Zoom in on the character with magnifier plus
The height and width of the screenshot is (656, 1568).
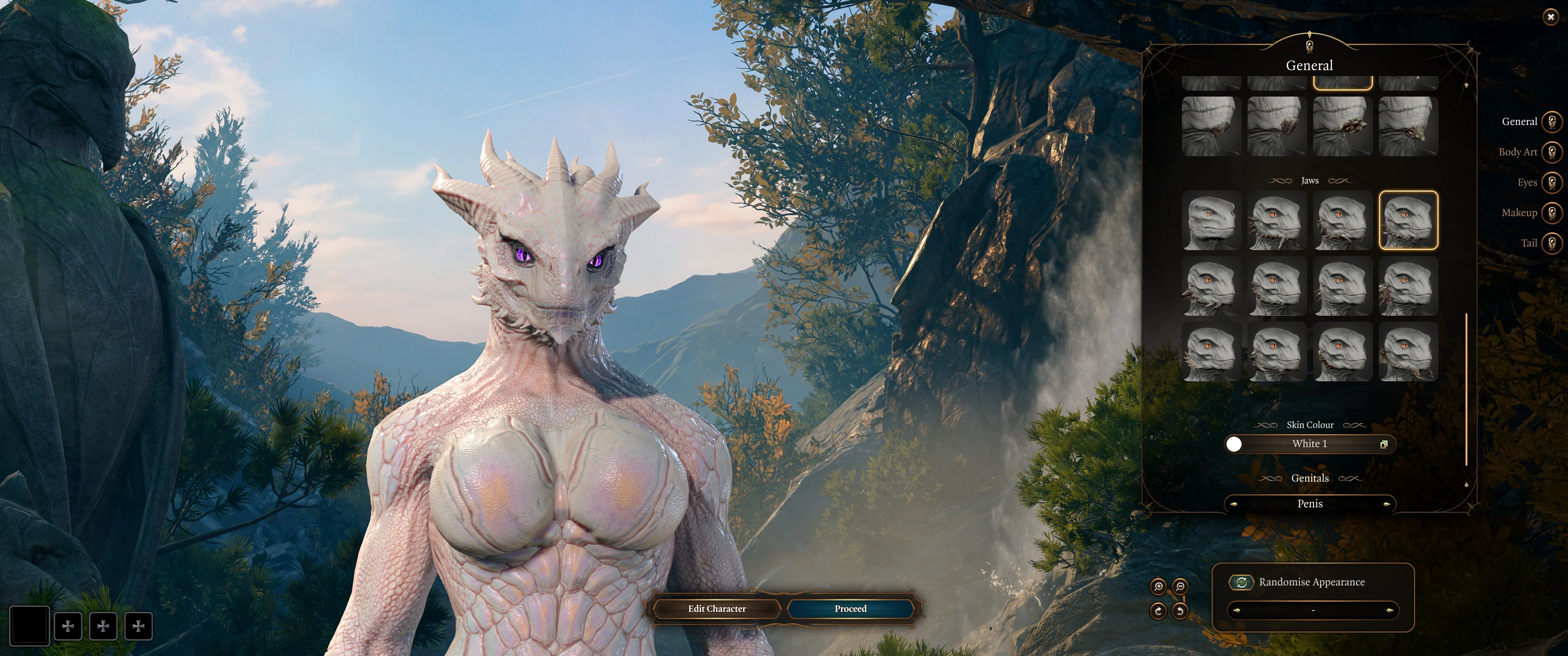pos(1158,587)
